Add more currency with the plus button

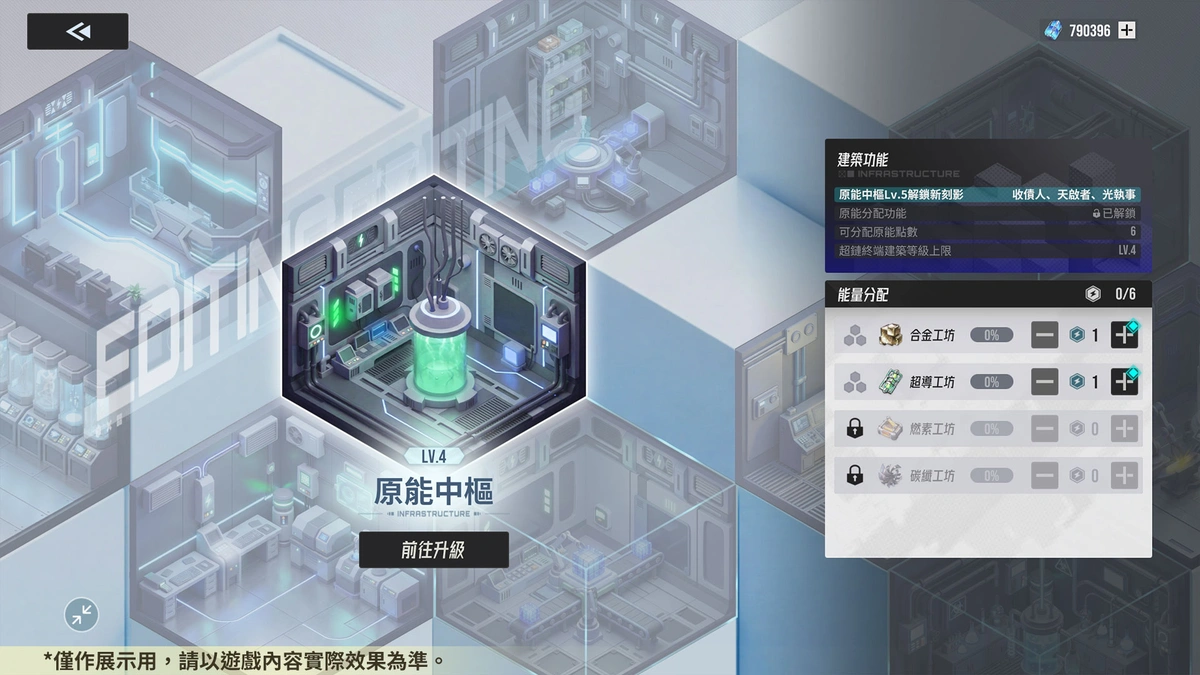point(1127,30)
